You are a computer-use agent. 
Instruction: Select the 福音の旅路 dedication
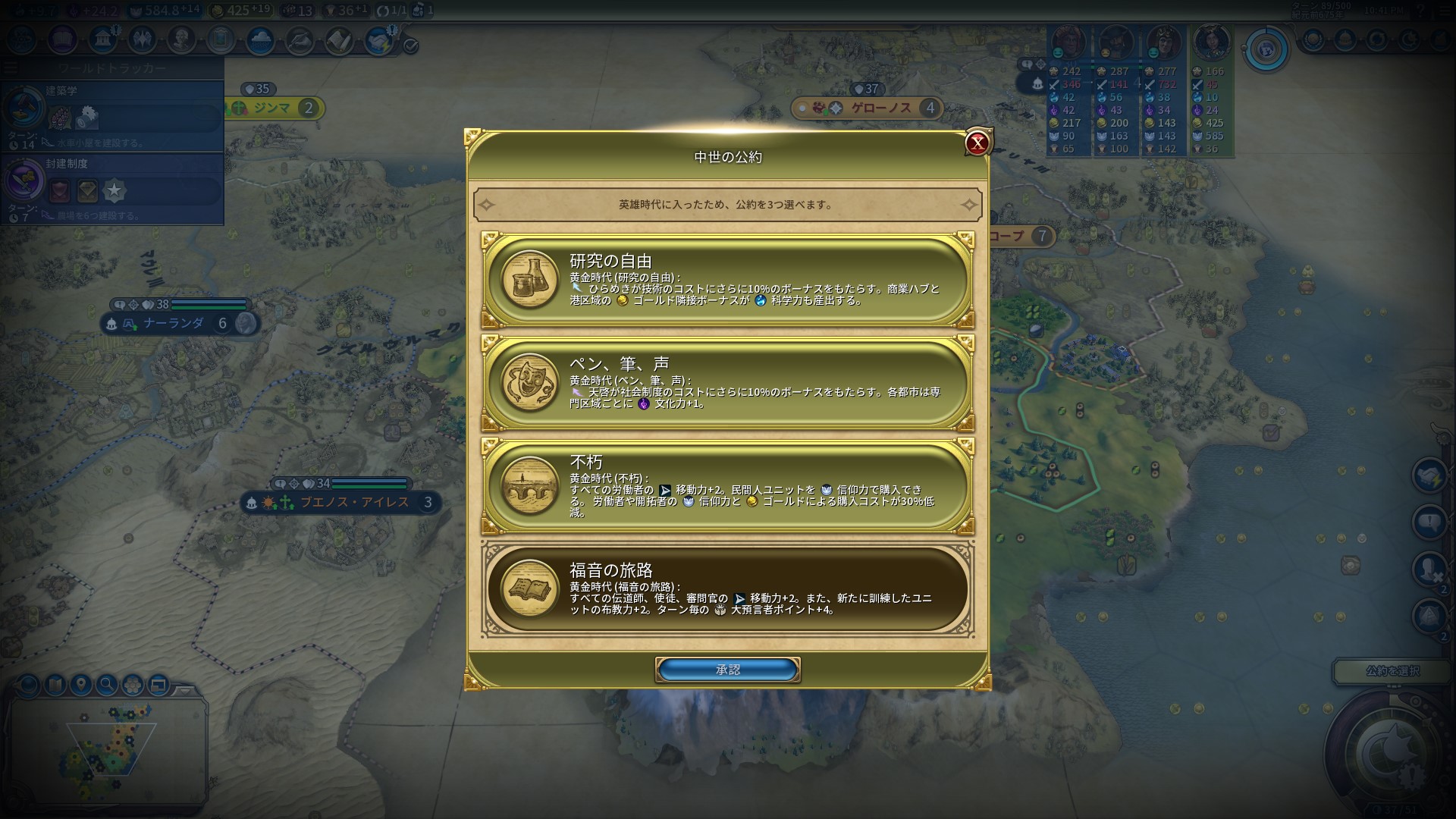click(727, 589)
